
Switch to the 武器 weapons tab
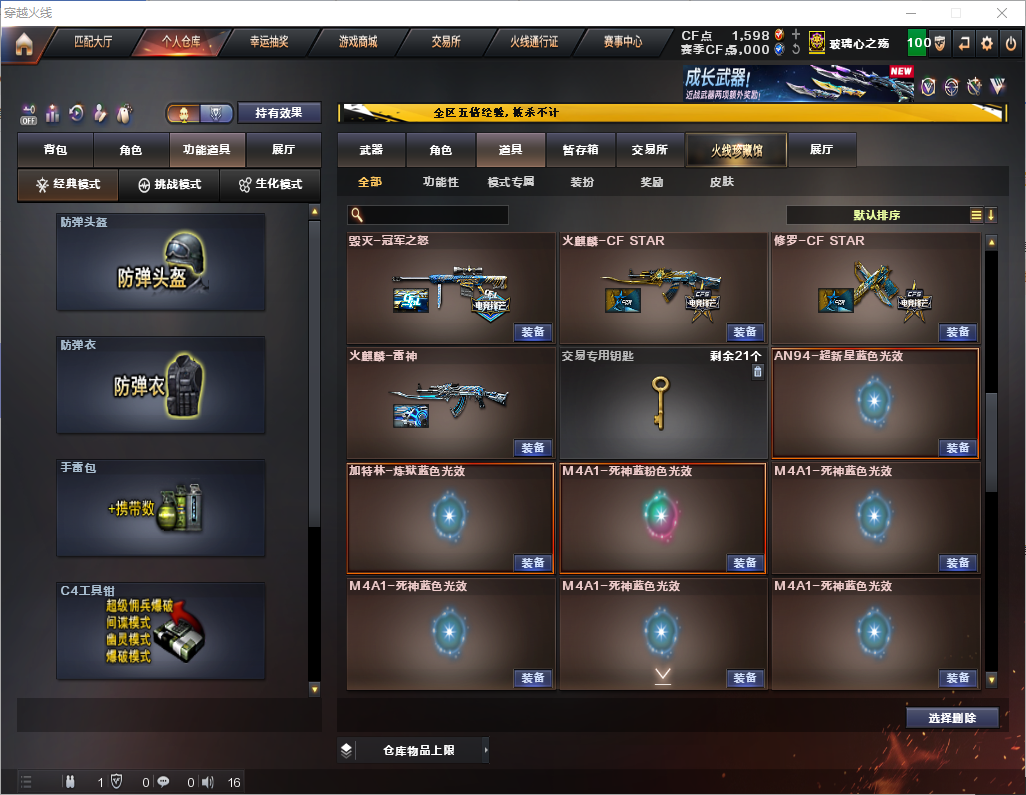click(371, 150)
